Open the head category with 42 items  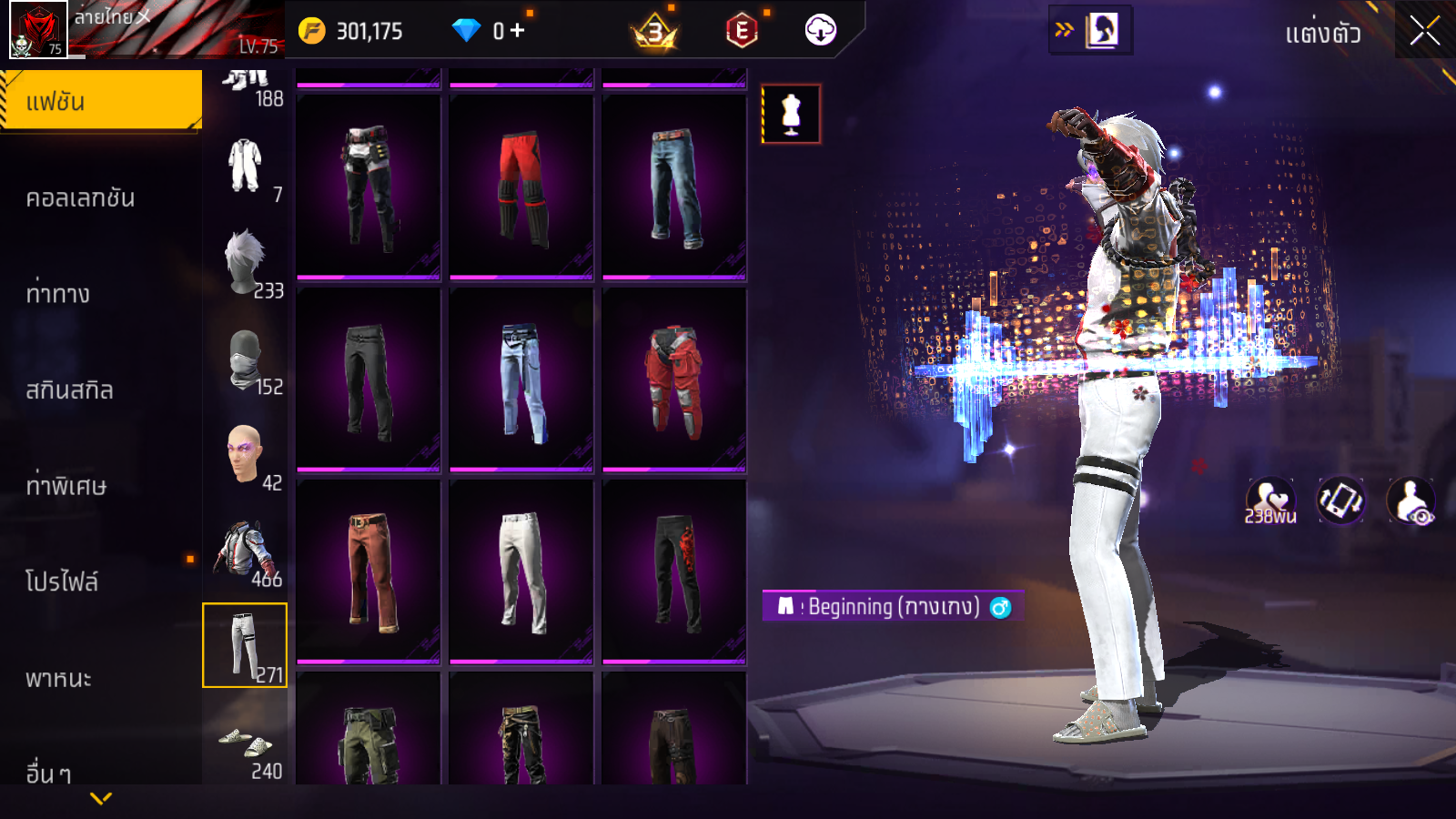246,455
